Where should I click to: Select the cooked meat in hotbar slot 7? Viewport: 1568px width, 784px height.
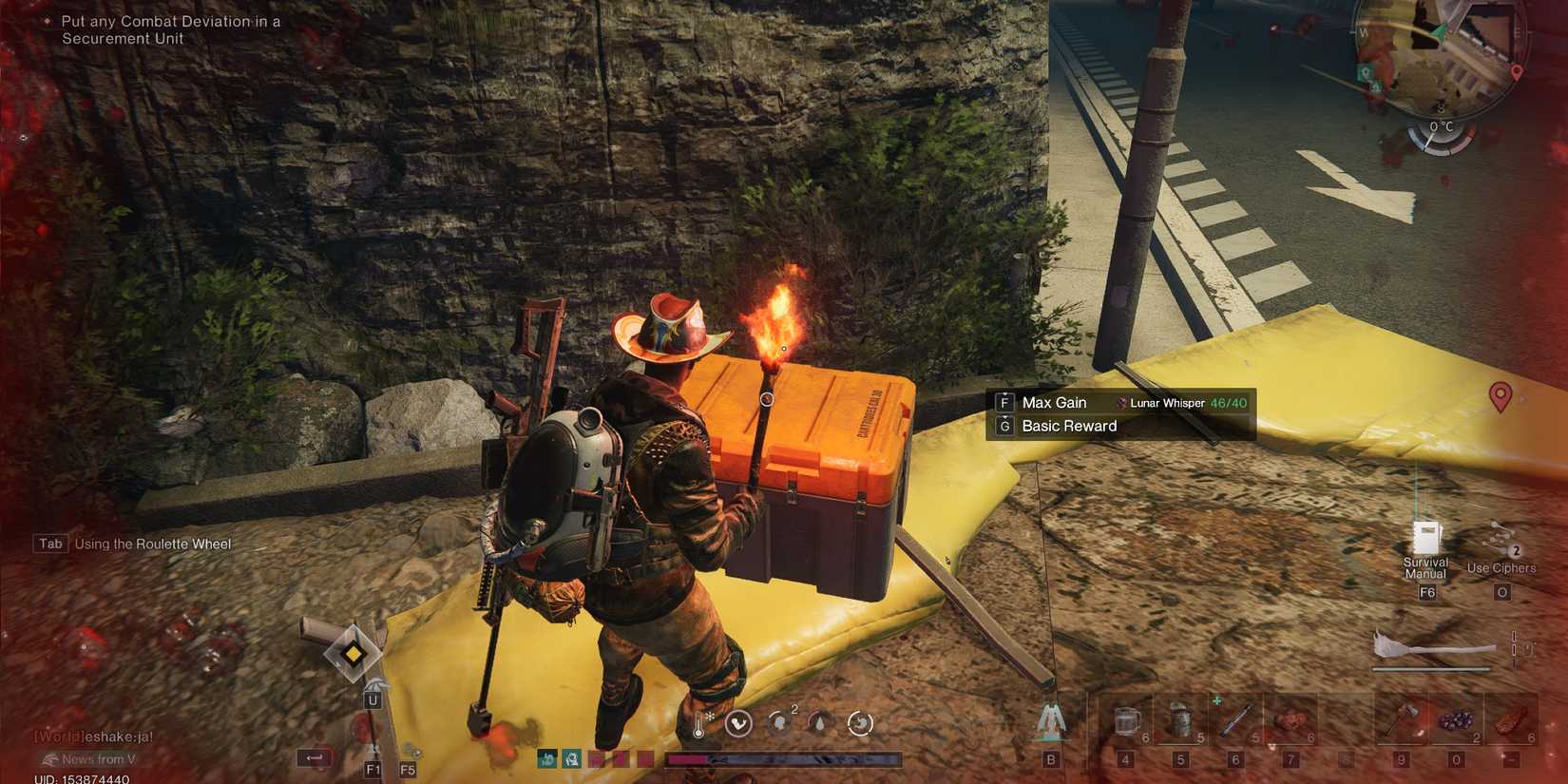(x=1291, y=722)
